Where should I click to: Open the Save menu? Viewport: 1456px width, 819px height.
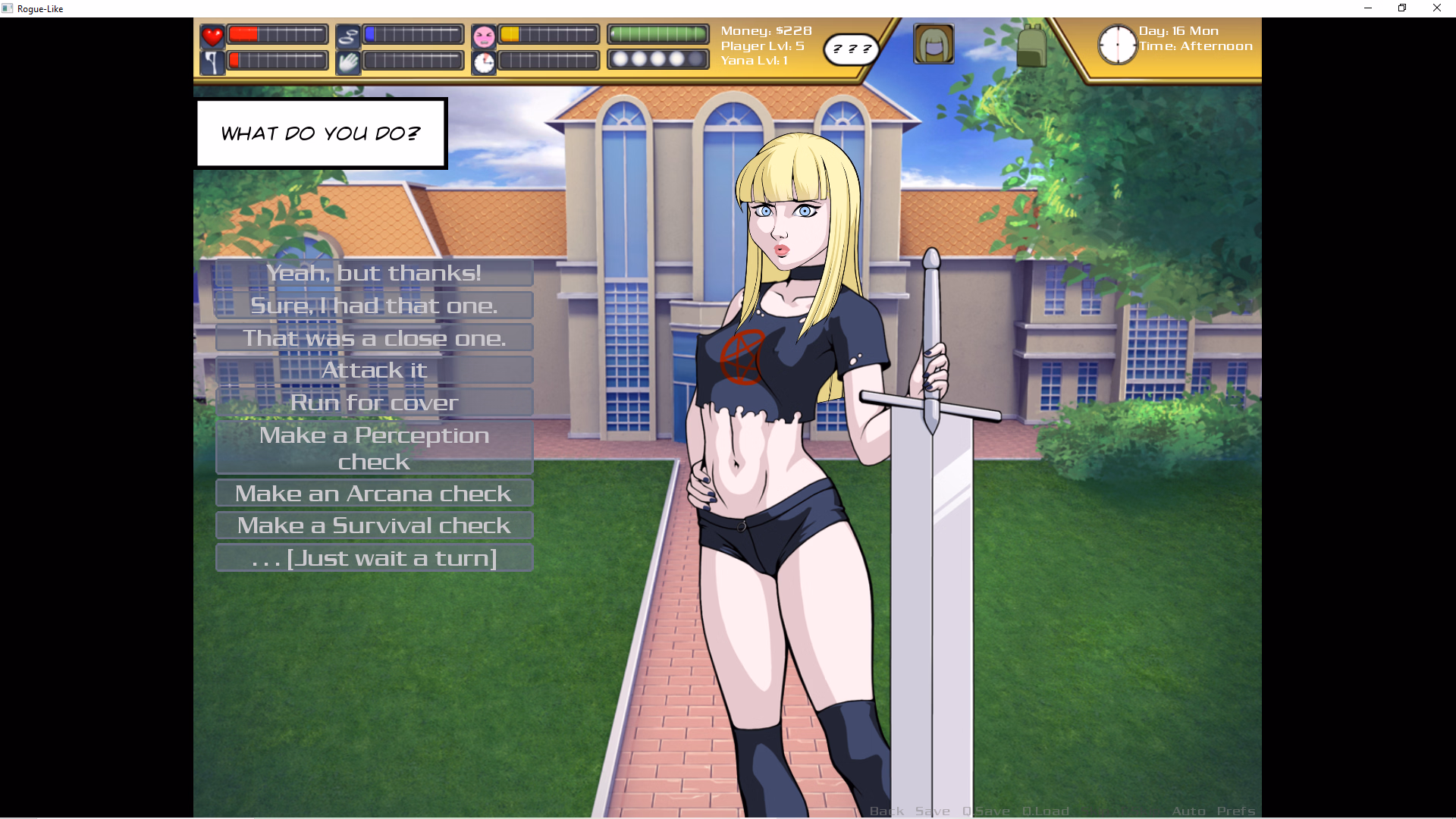932,811
